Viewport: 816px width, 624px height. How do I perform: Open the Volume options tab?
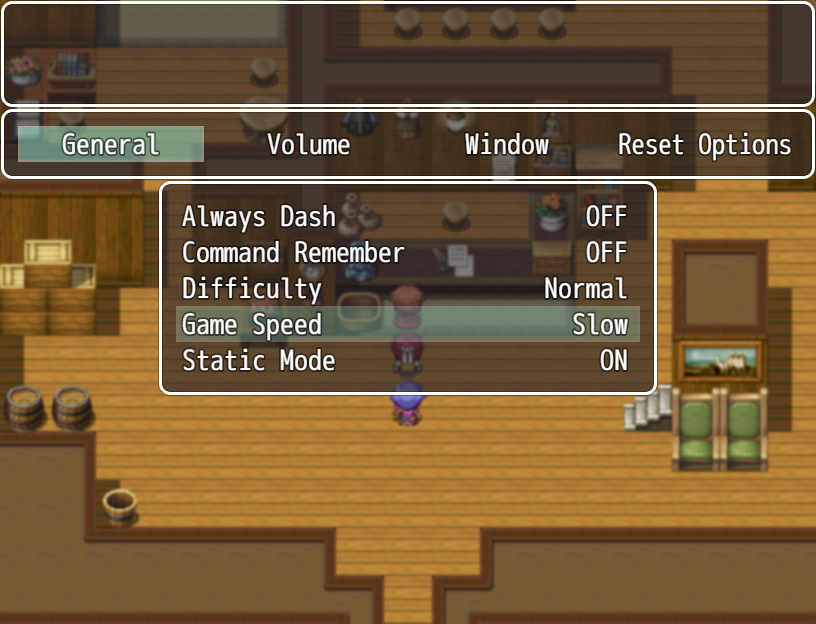(x=308, y=144)
